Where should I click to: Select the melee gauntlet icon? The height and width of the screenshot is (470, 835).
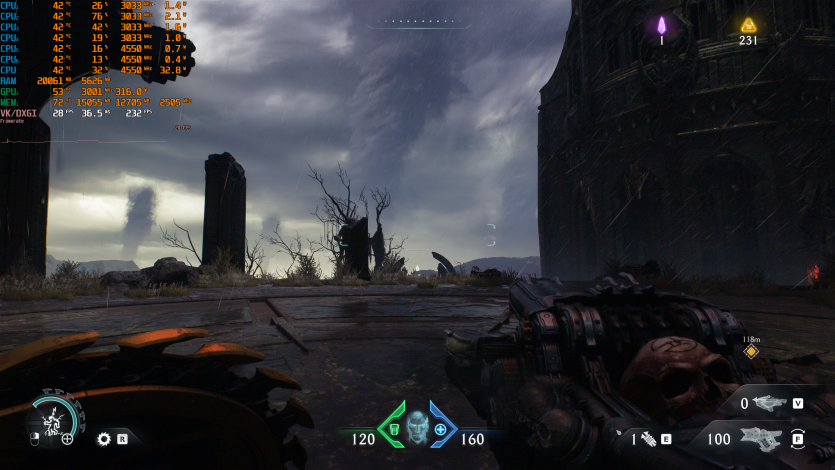point(647,438)
